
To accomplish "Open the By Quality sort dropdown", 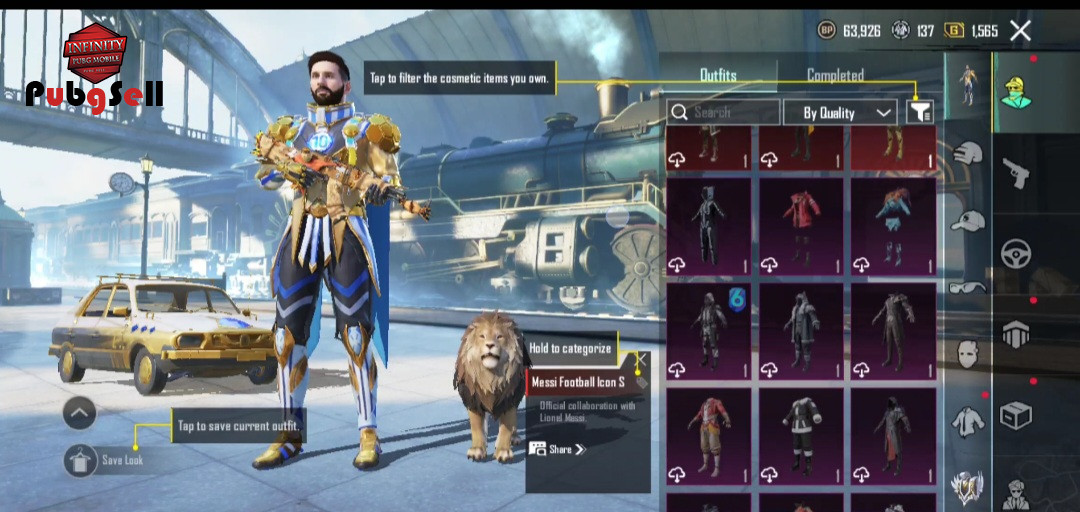I will pos(838,113).
